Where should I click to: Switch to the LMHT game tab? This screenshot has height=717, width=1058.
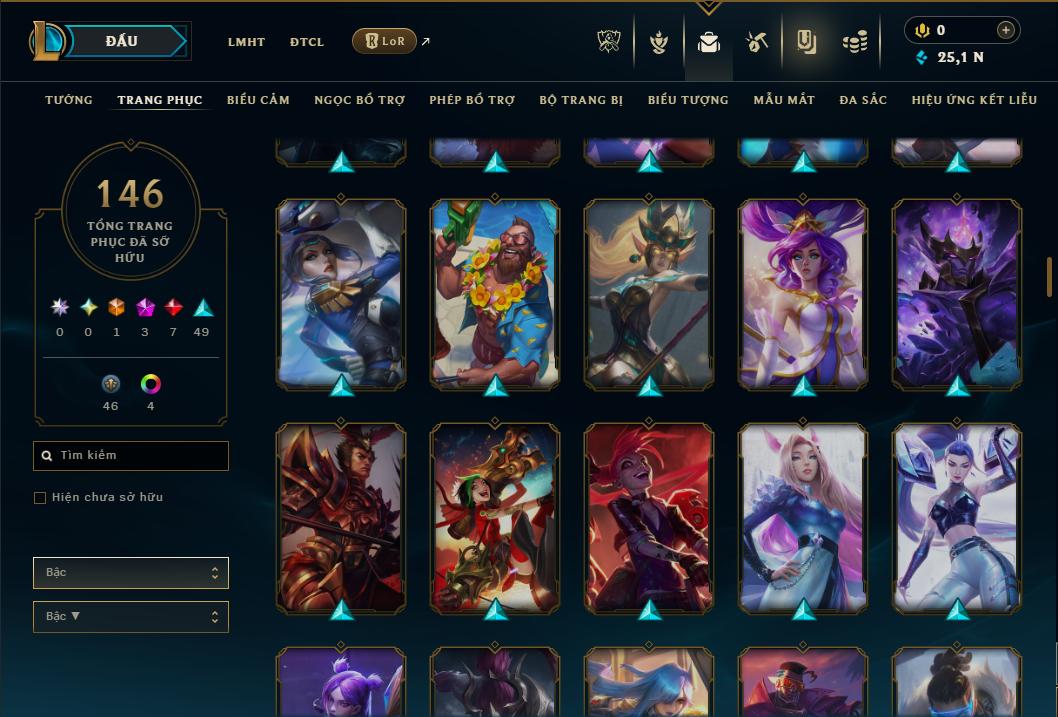point(246,42)
